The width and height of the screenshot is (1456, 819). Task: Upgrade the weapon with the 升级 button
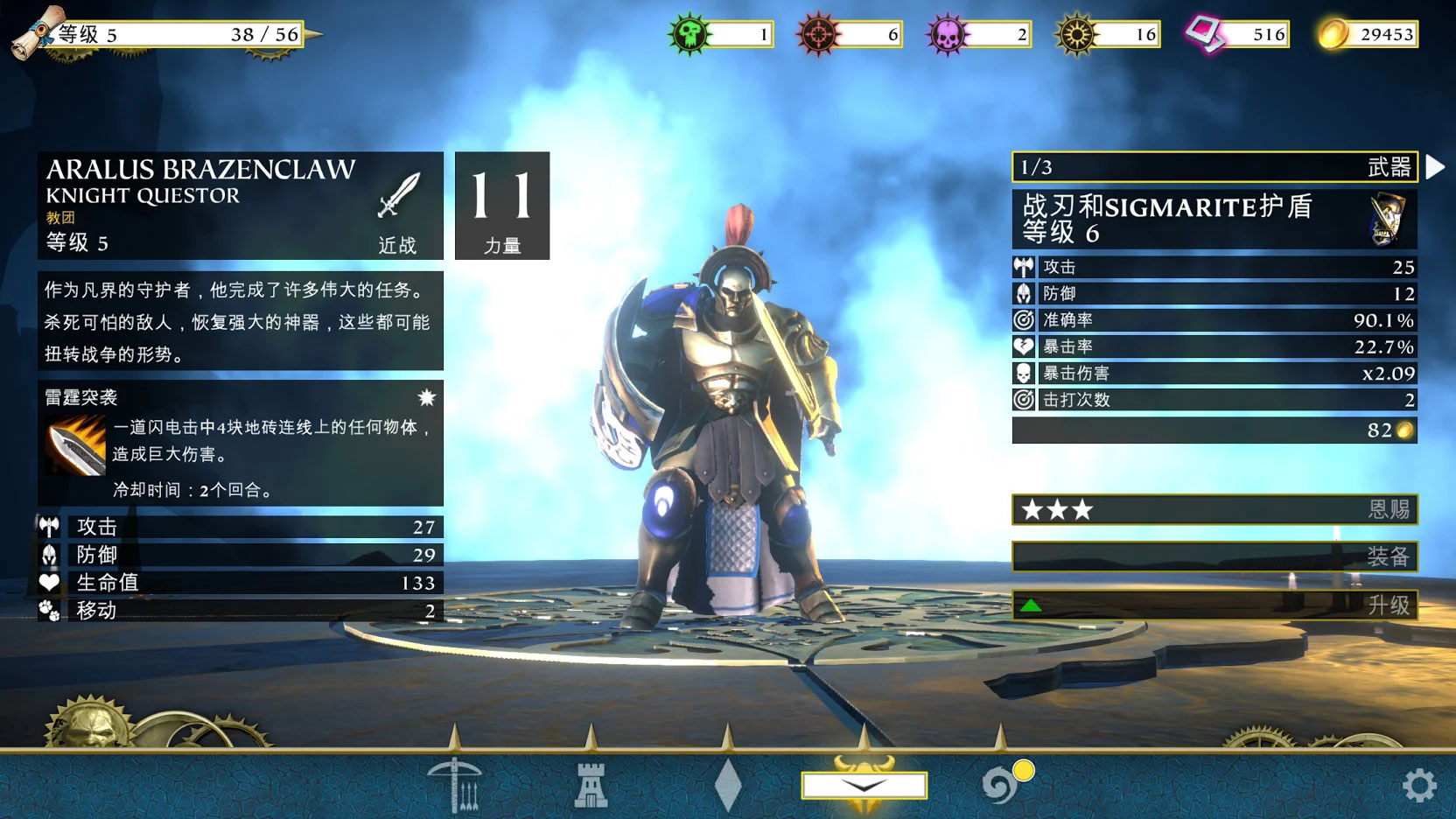tap(1214, 605)
